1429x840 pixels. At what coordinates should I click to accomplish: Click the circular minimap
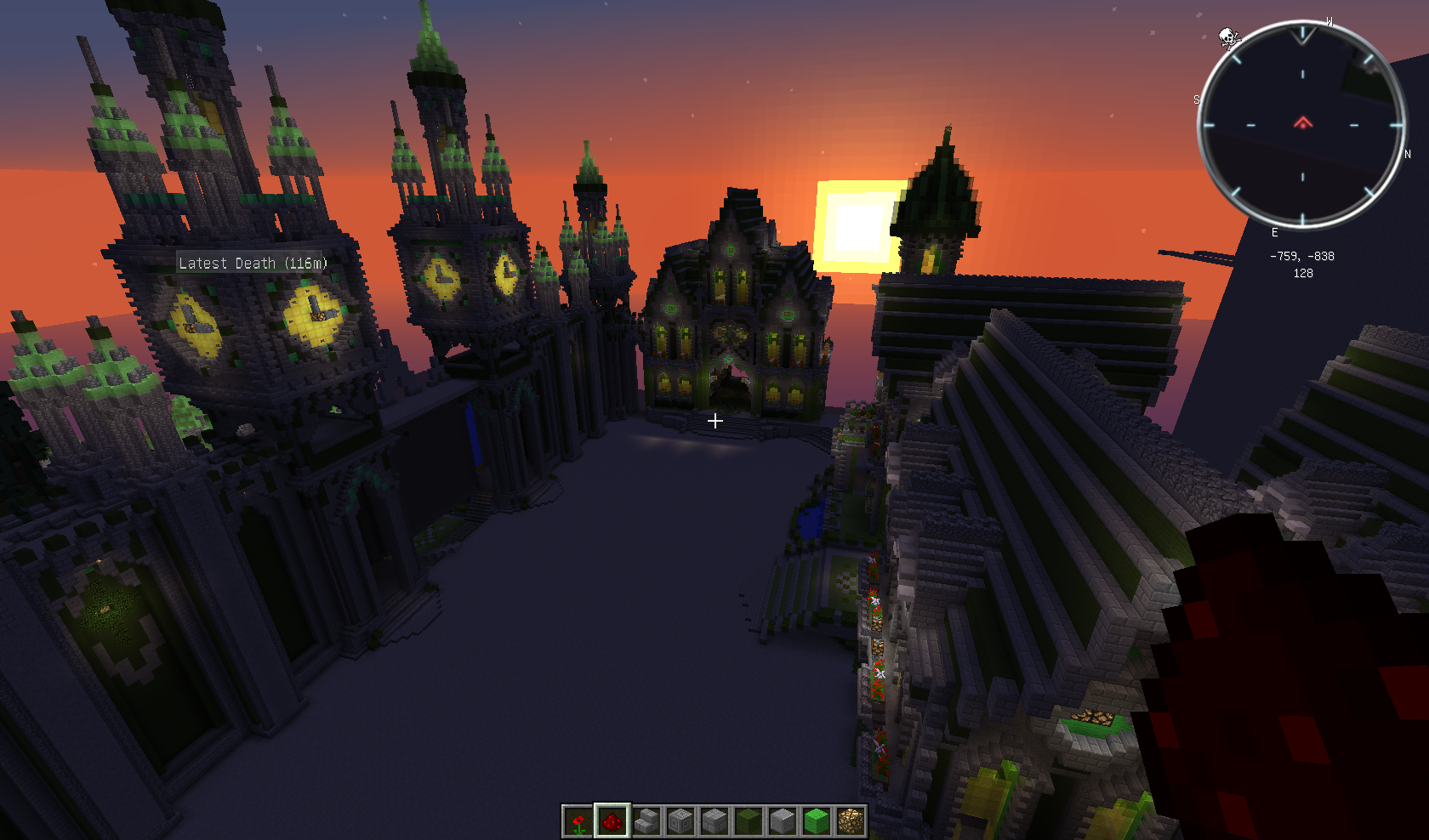[1301, 125]
